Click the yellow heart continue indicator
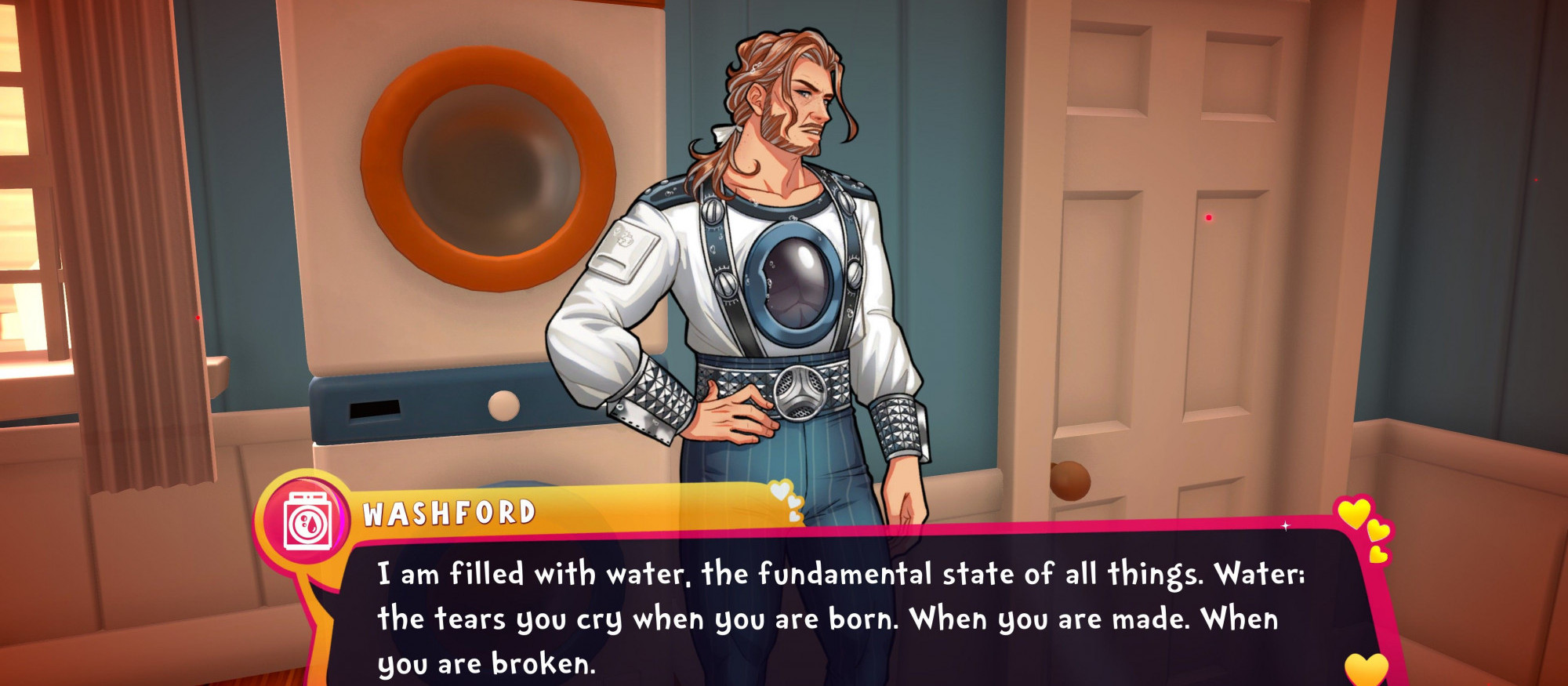The width and height of the screenshot is (1568, 686). pyautogui.click(x=1366, y=668)
